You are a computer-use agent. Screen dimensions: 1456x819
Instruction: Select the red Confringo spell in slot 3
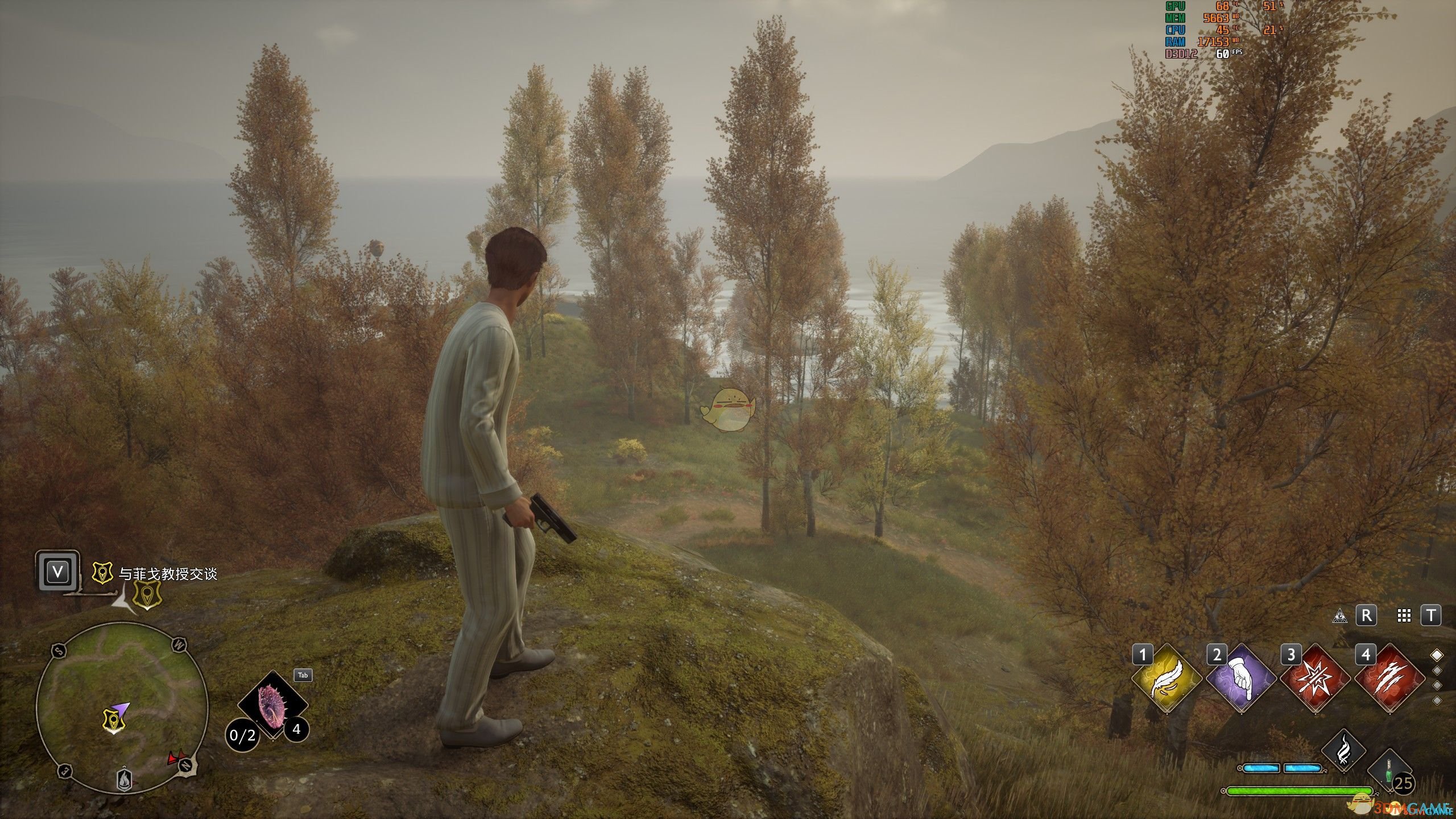tap(1315, 677)
